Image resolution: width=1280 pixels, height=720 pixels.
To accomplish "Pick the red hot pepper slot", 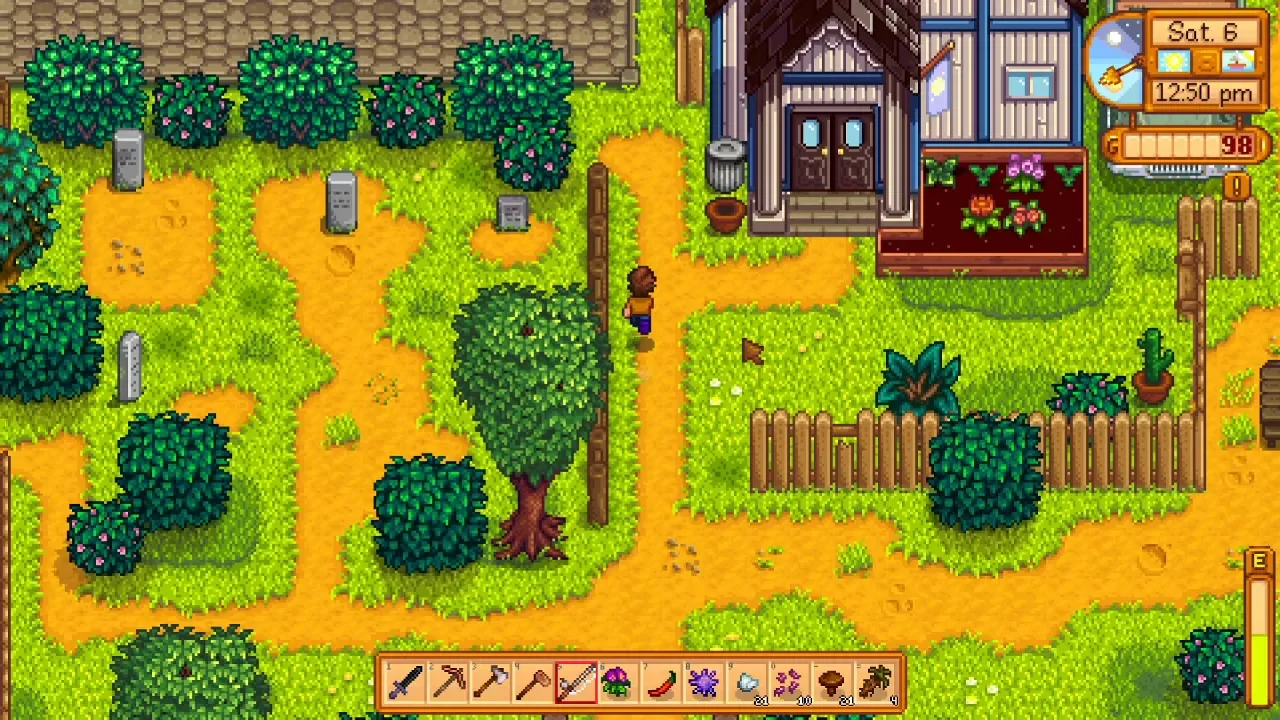I will 662,684.
